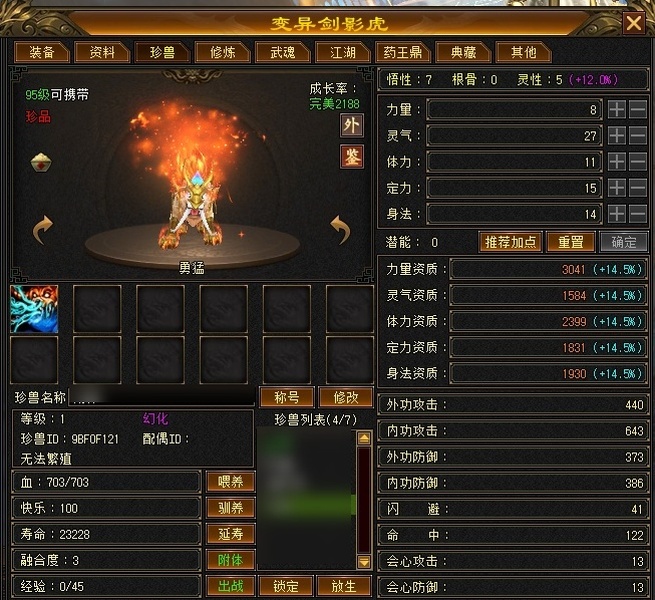Rotate the pet model with left arrow
Image resolution: width=655 pixels, height=600 pixels.
point(43,231)
